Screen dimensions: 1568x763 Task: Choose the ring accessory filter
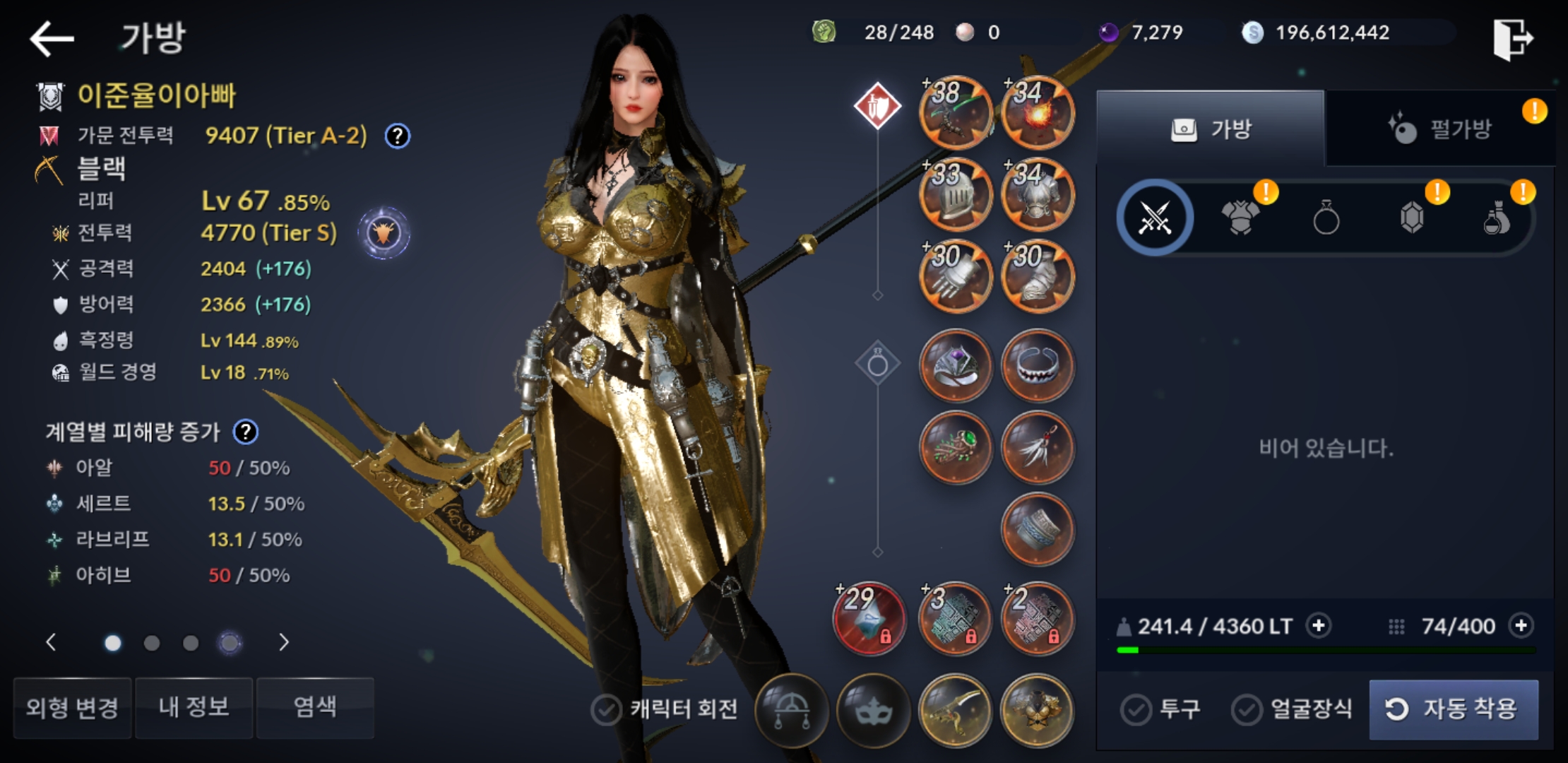(1326, 218)
